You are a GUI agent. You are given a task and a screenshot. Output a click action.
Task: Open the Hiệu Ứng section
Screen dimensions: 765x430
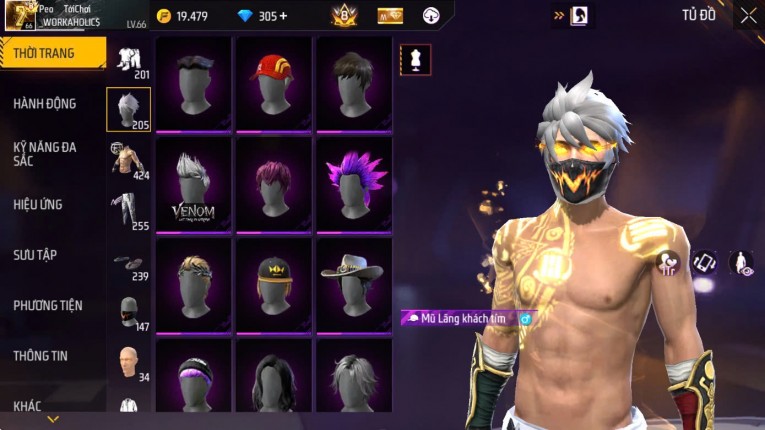coord(38,204)
